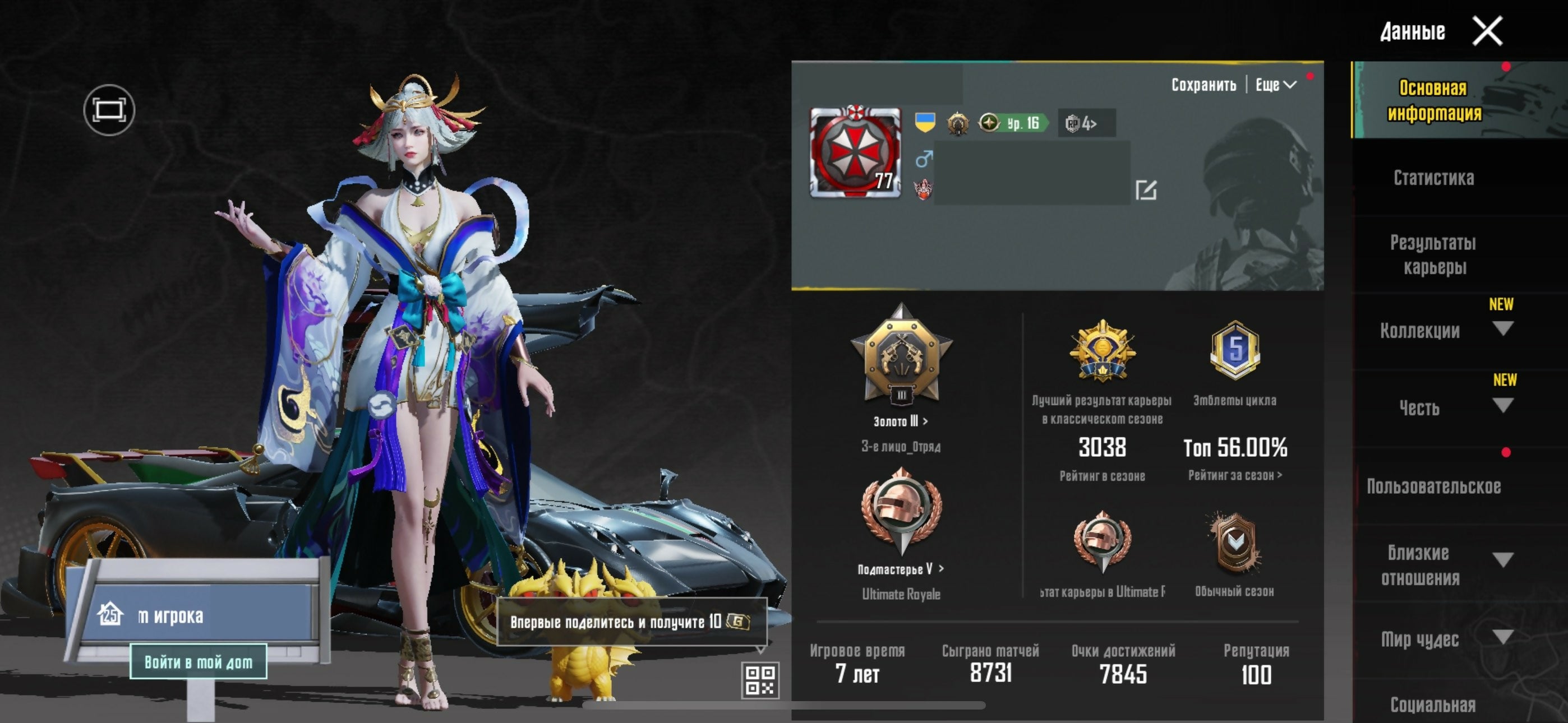Click the Umbrella avatar portrait
This screenshot has height=723, width=1568.
(x=855, y=152)
